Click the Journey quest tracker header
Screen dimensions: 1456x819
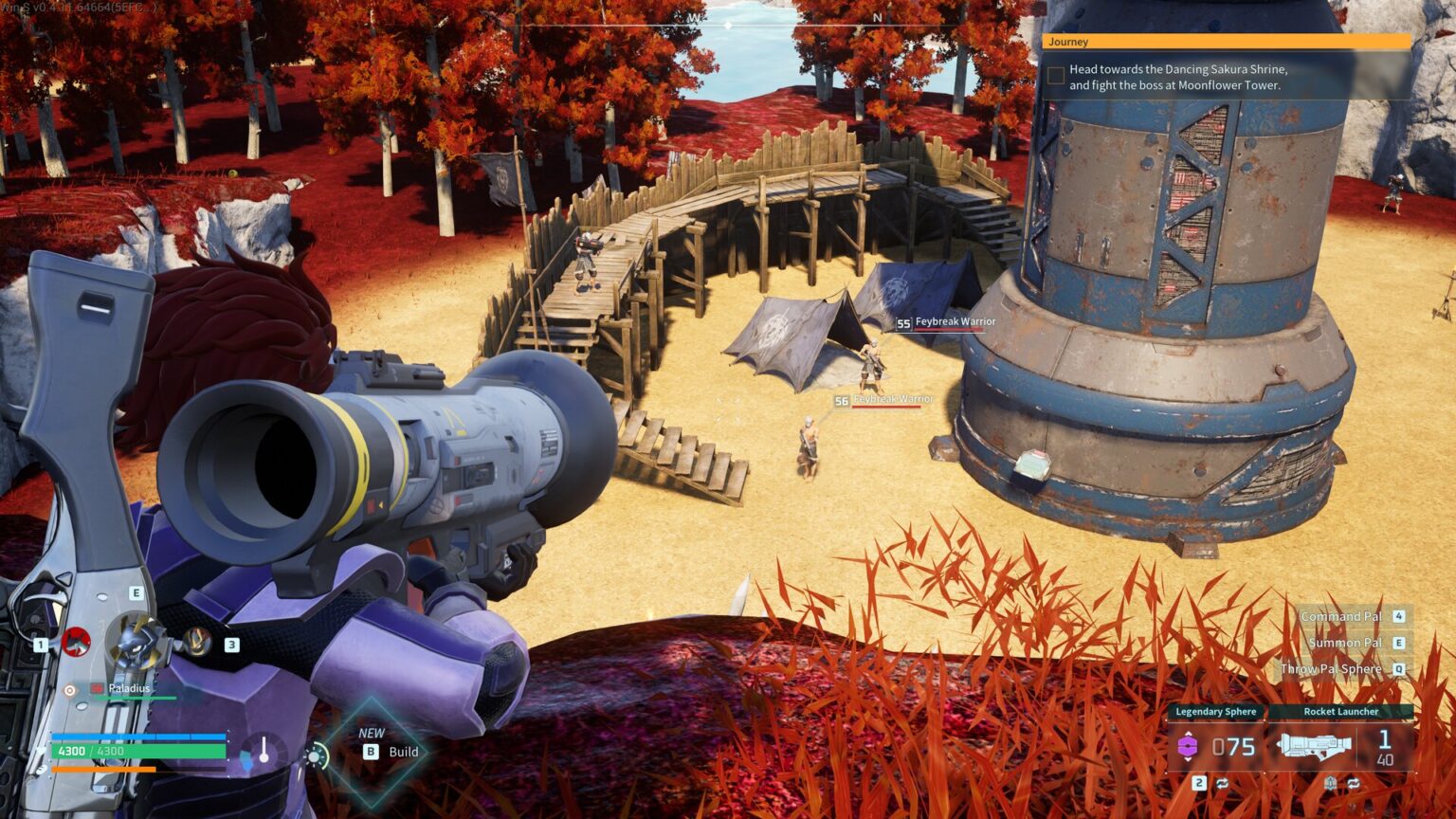(1227, 42)
